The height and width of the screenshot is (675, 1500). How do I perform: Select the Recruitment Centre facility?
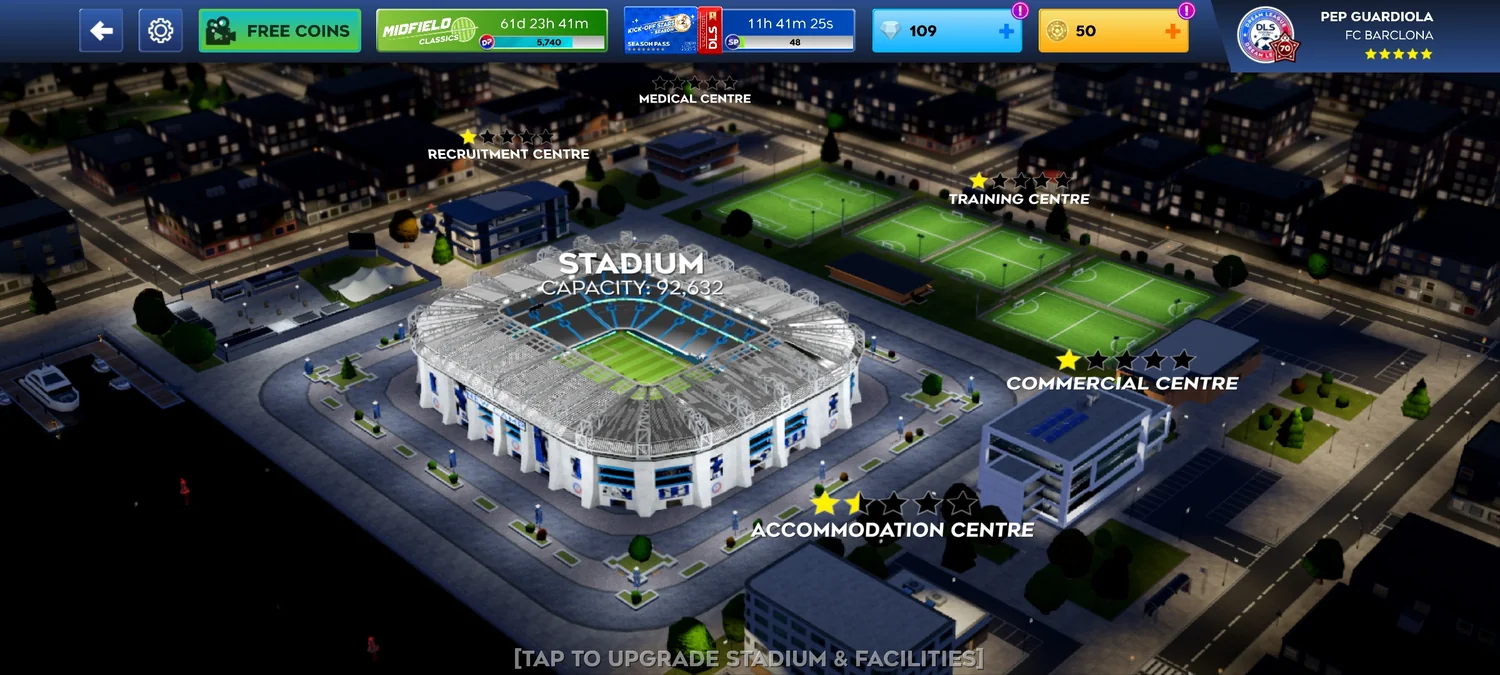508,153
